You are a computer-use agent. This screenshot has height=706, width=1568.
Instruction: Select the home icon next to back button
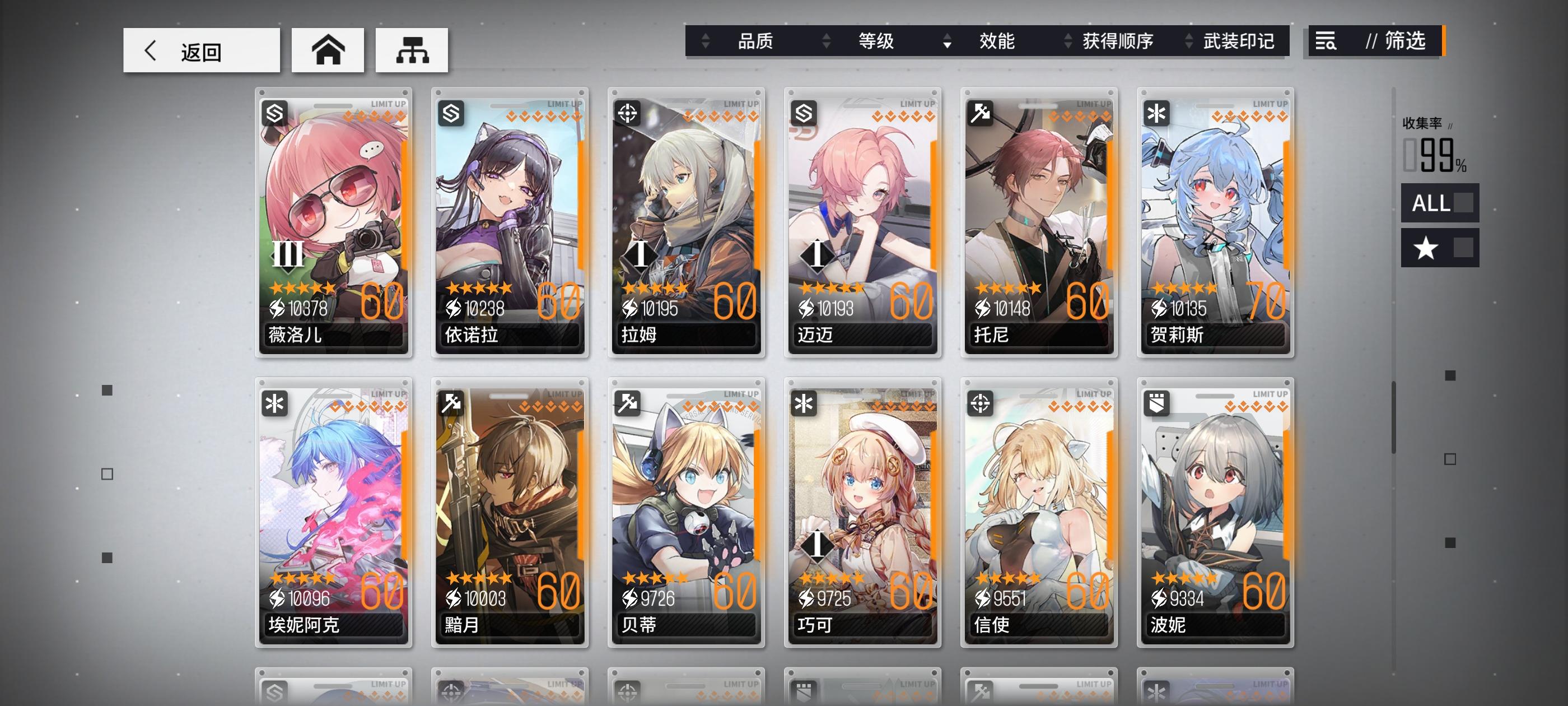328,50
